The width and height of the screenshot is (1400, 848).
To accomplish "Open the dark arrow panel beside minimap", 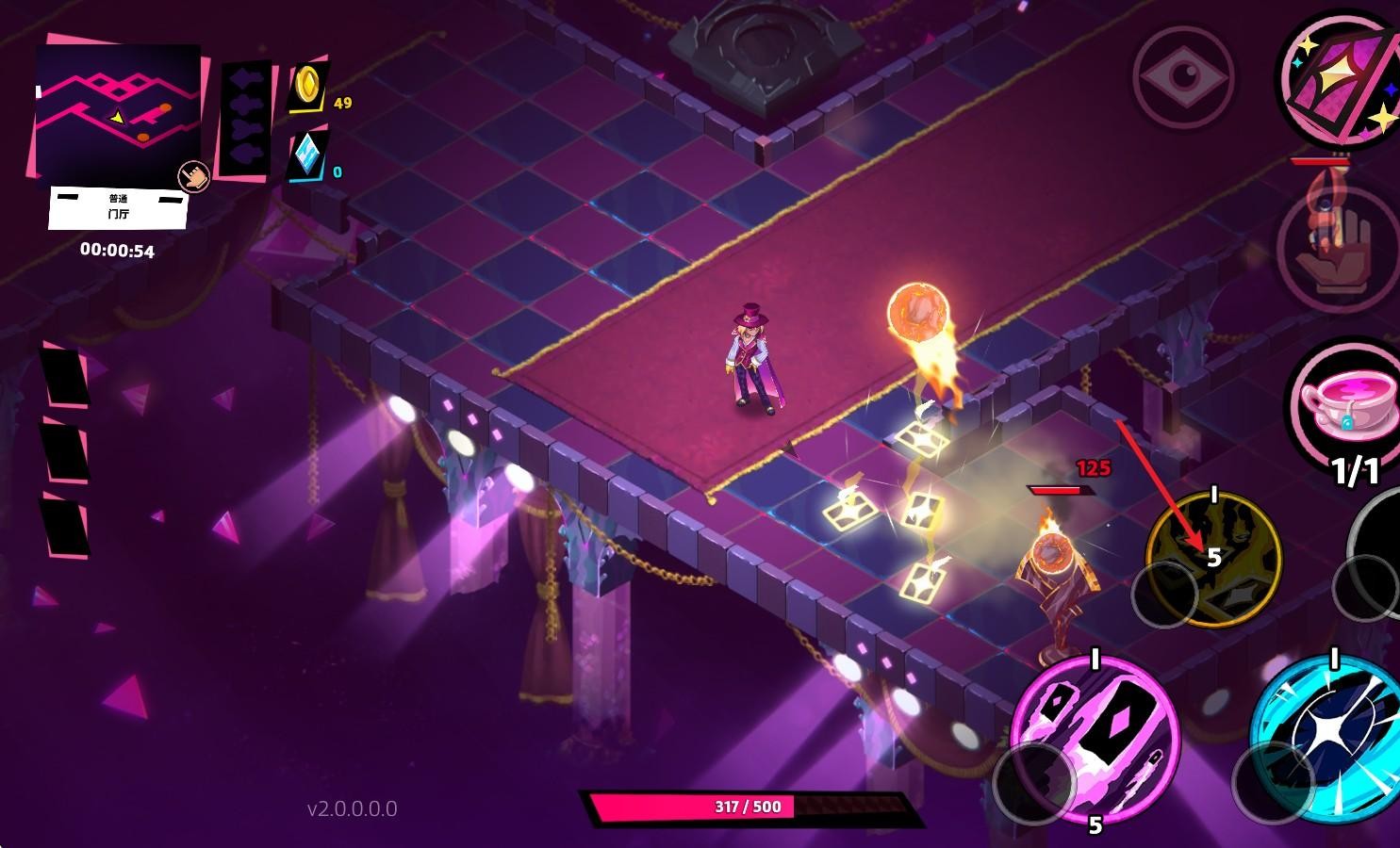I will (244, 119).
